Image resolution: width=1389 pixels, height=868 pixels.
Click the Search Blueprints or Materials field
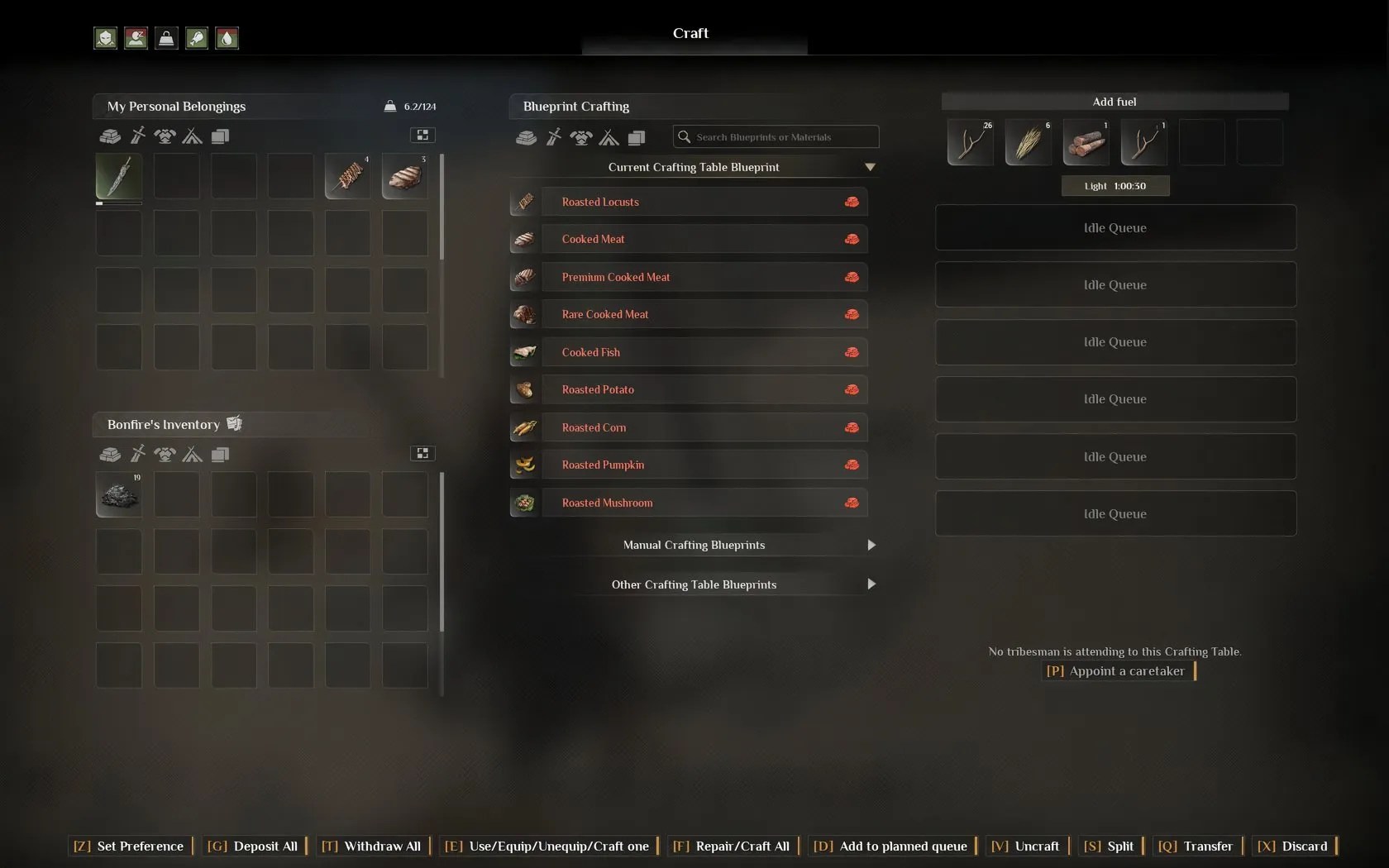pyautogui.click(x=775, y=136)
